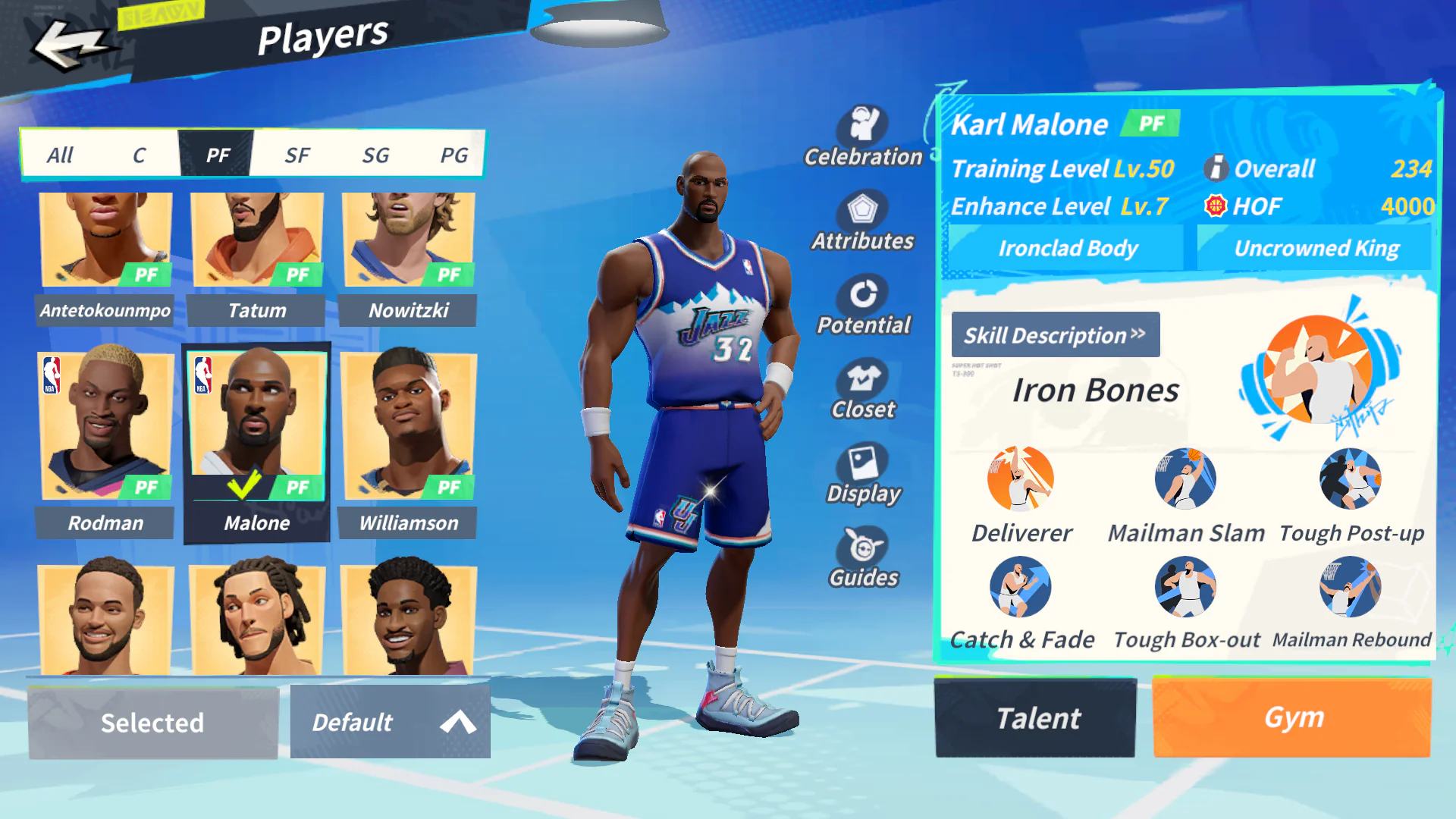The image size is (1456, 819).
Task: Open the Catch & Fade skill
Action: (1020, 586)
